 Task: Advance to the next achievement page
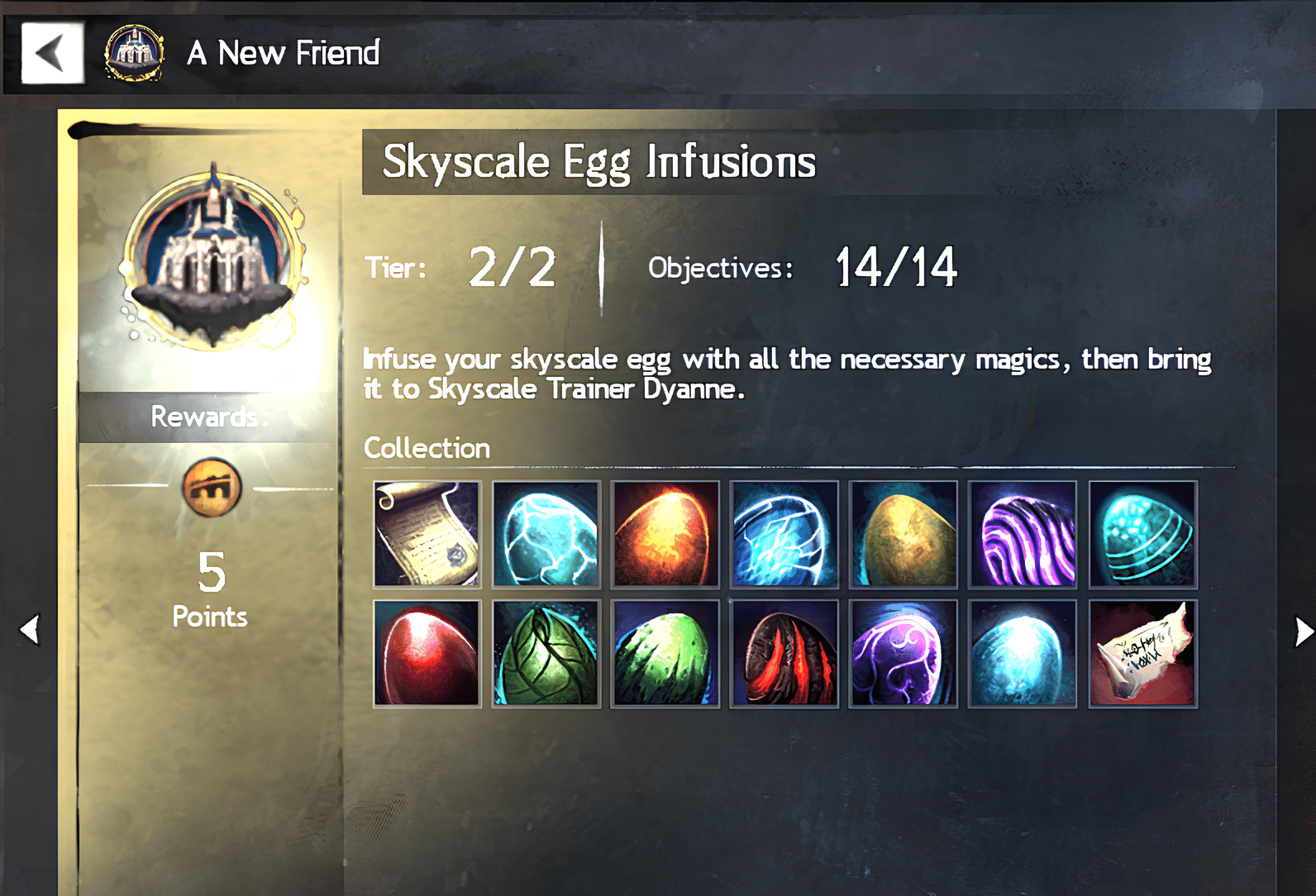click(1304, 631)
